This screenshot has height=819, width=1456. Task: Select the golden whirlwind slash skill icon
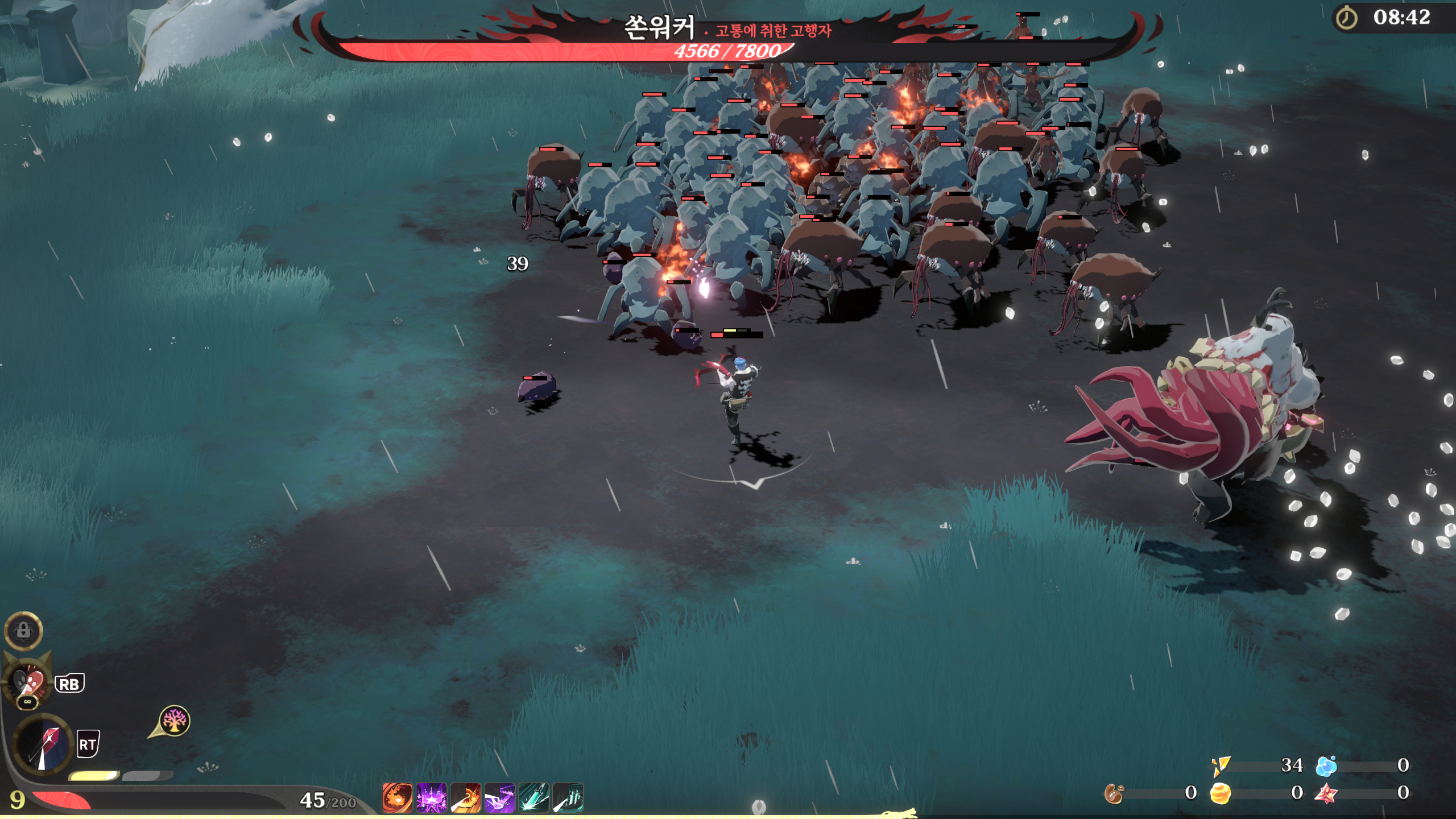465,797
